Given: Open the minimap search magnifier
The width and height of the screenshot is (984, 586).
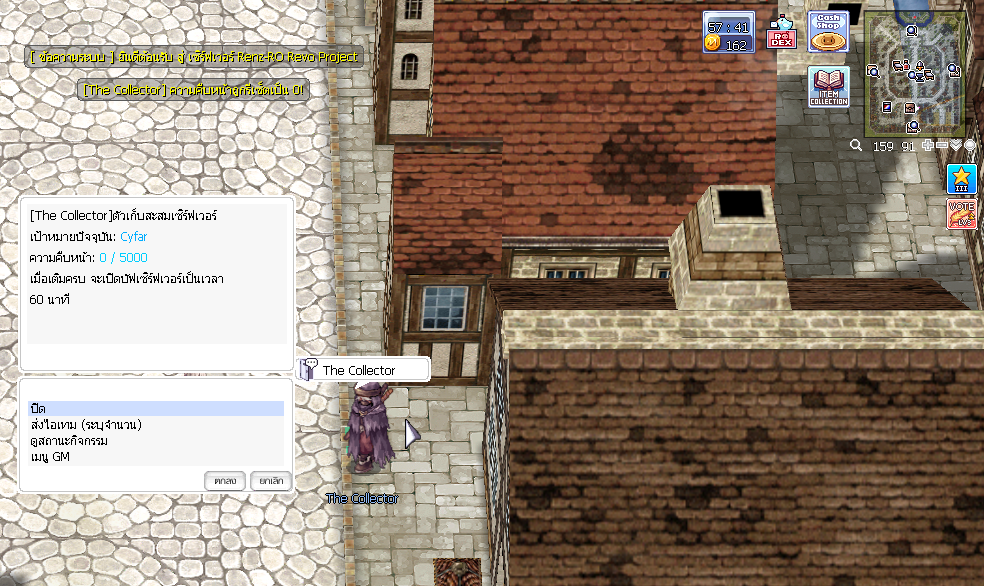Looking at the screenshot, I should click(x=856, y=146).
